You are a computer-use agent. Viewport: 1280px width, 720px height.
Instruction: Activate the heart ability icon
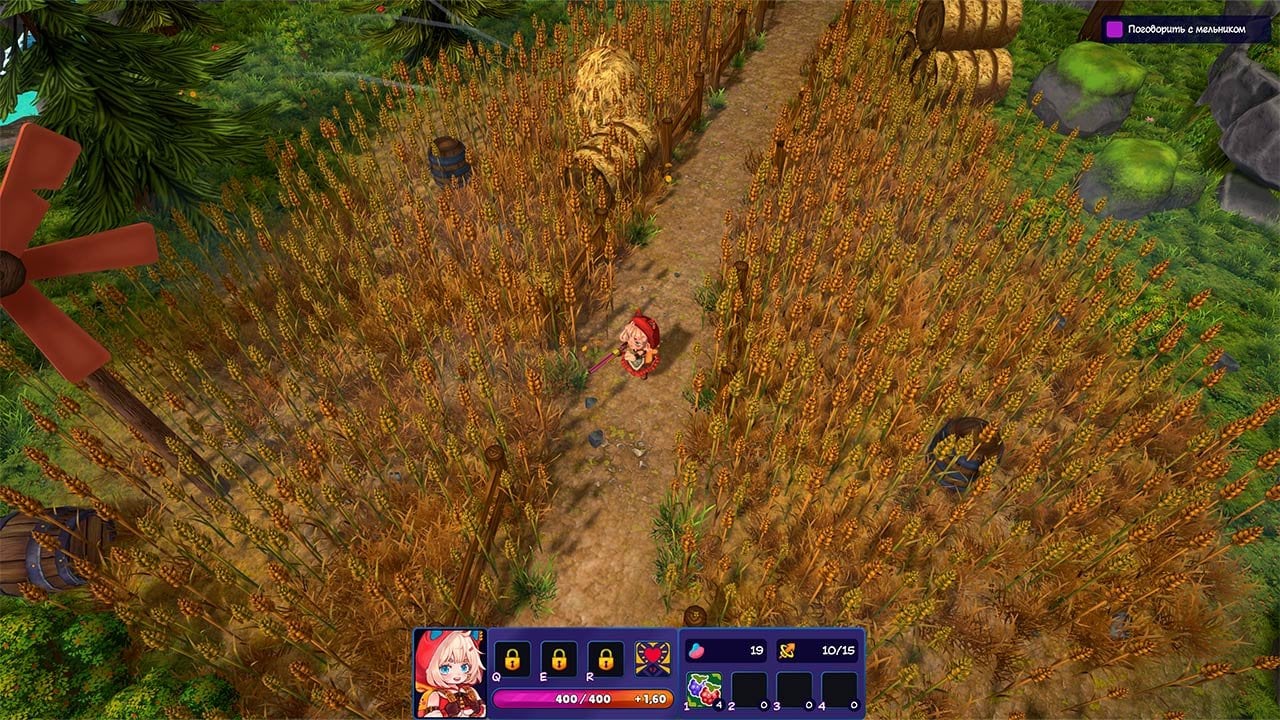[x=653, y=659]
